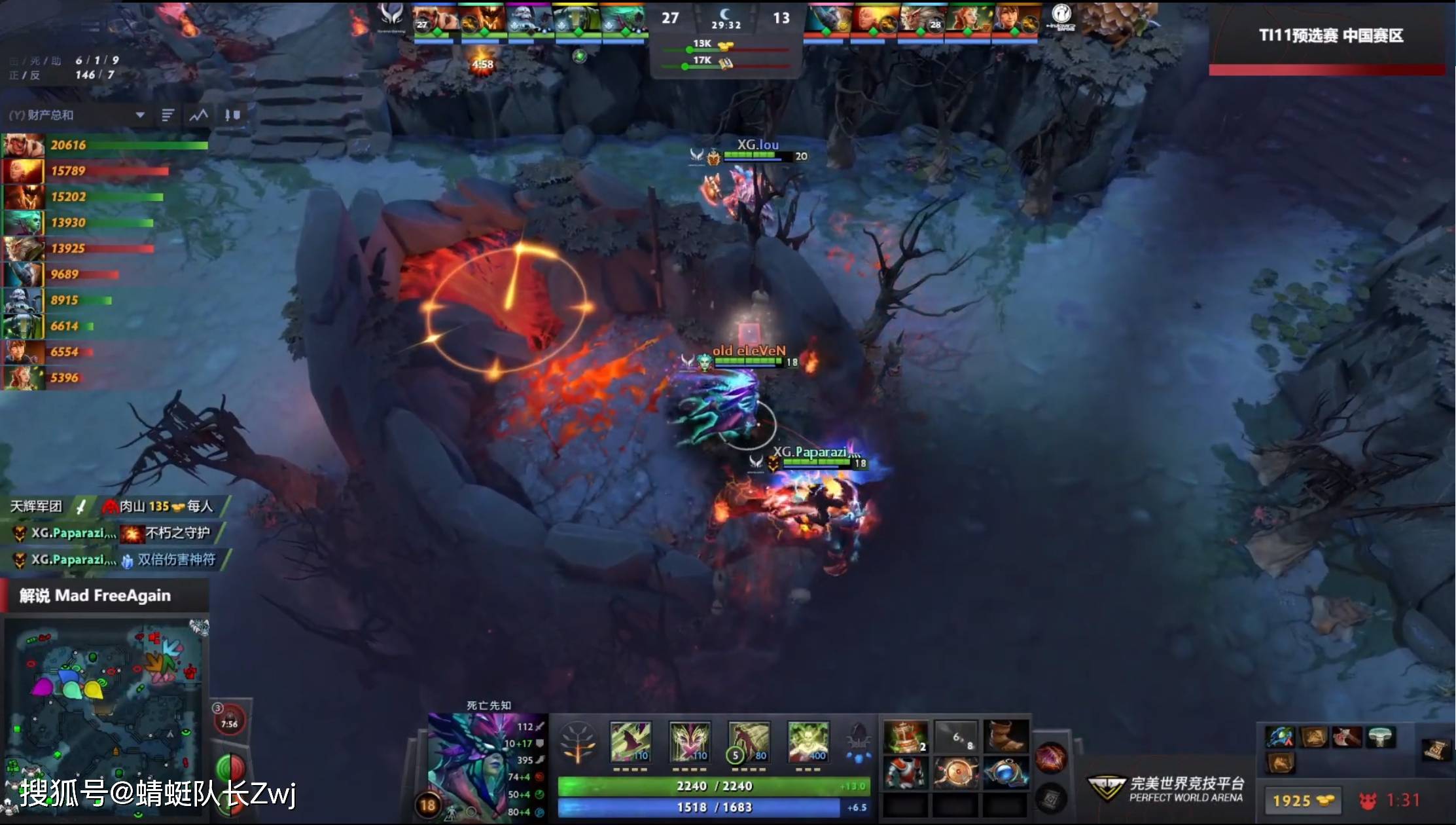Activate Death Prophet's Silence ability
1456x825 pixels.
pyautogui.click(x=689, y=742)
